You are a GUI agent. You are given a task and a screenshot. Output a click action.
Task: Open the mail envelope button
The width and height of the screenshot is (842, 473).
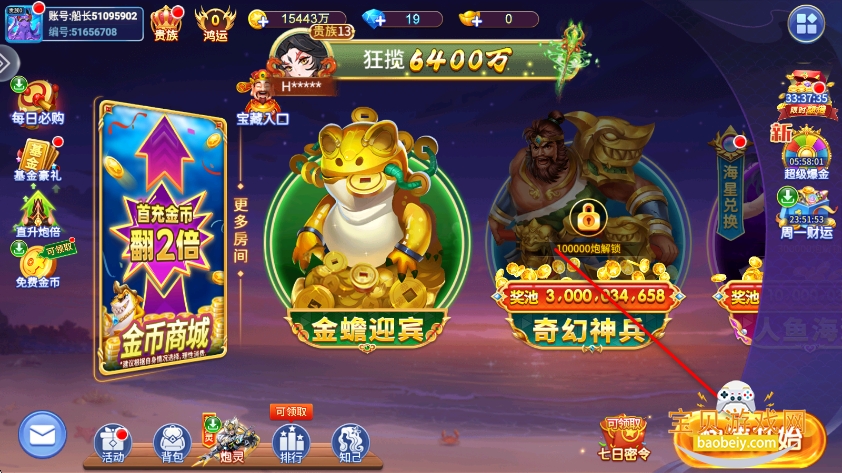click(41, 434)
